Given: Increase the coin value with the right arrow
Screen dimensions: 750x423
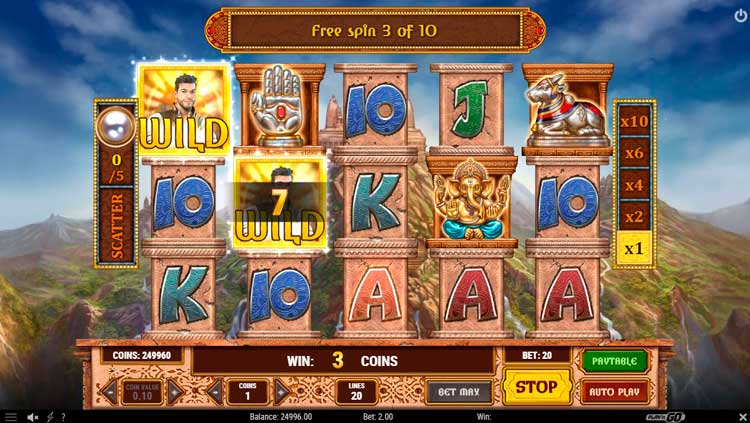Looking at the screenshot, I should tap(174, 392).
